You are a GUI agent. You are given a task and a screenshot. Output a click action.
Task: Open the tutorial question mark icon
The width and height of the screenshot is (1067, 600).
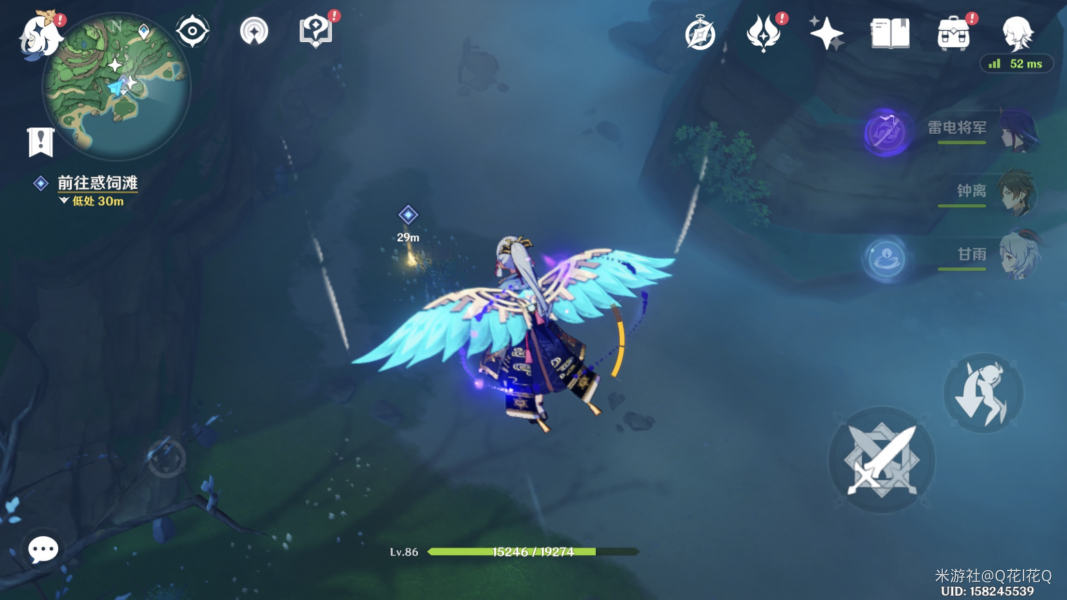click(315, 31)
